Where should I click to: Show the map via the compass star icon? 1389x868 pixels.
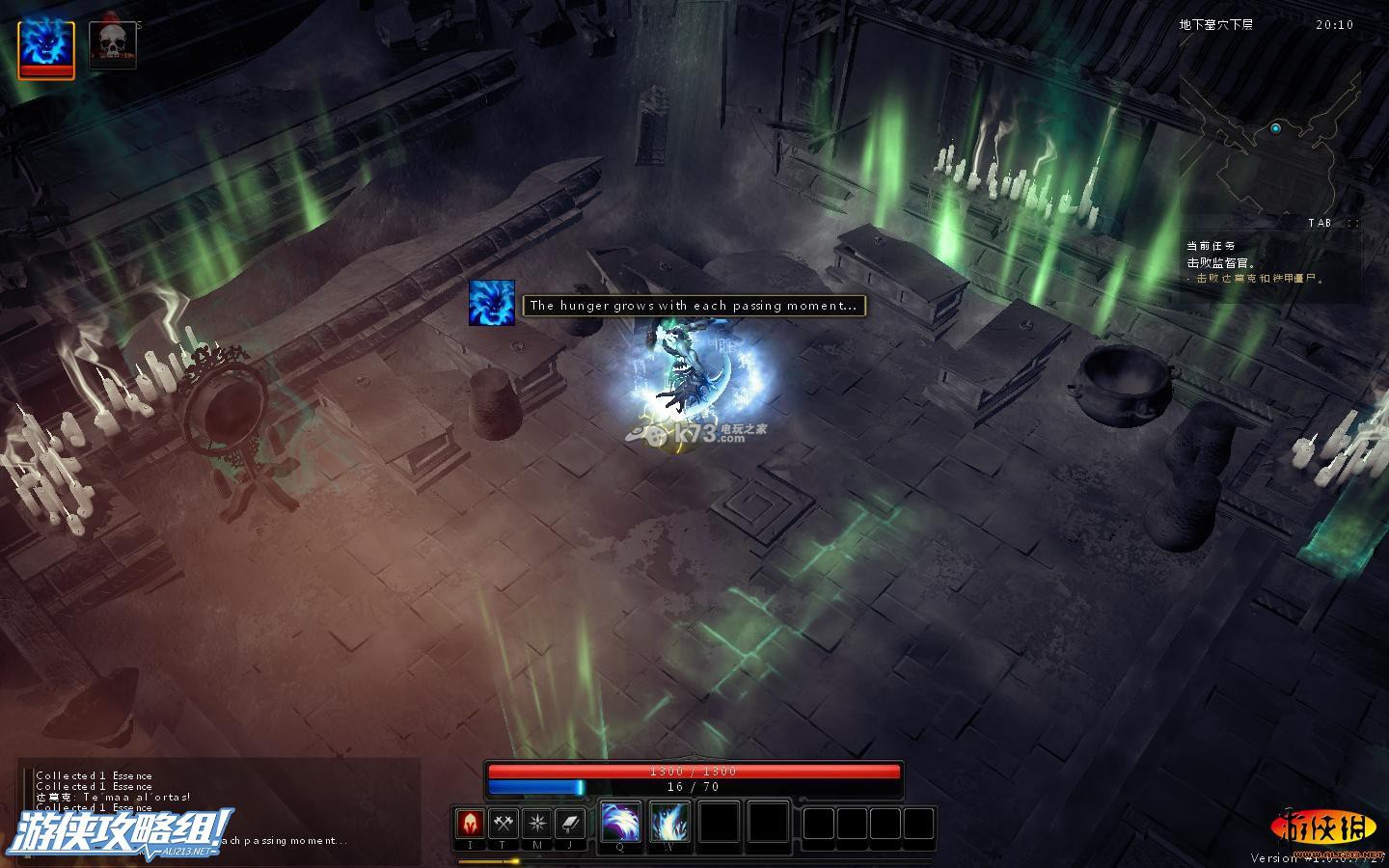(x=537, y=824)
